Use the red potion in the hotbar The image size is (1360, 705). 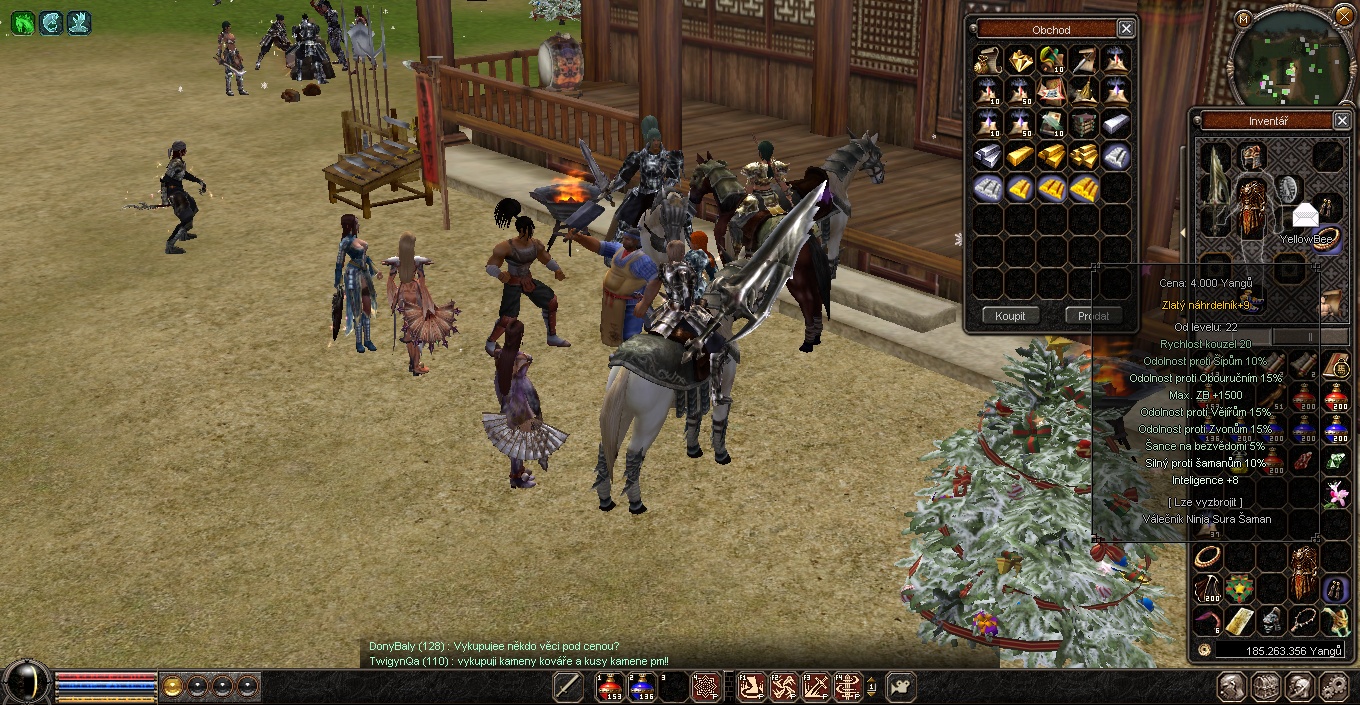[x=610, y=686]
